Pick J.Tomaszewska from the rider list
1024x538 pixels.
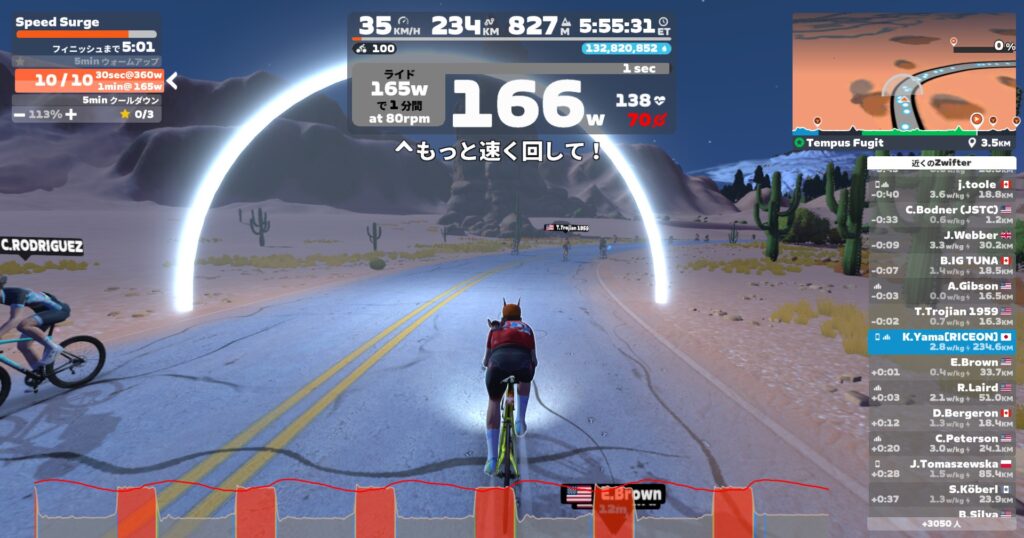[942, 469]
